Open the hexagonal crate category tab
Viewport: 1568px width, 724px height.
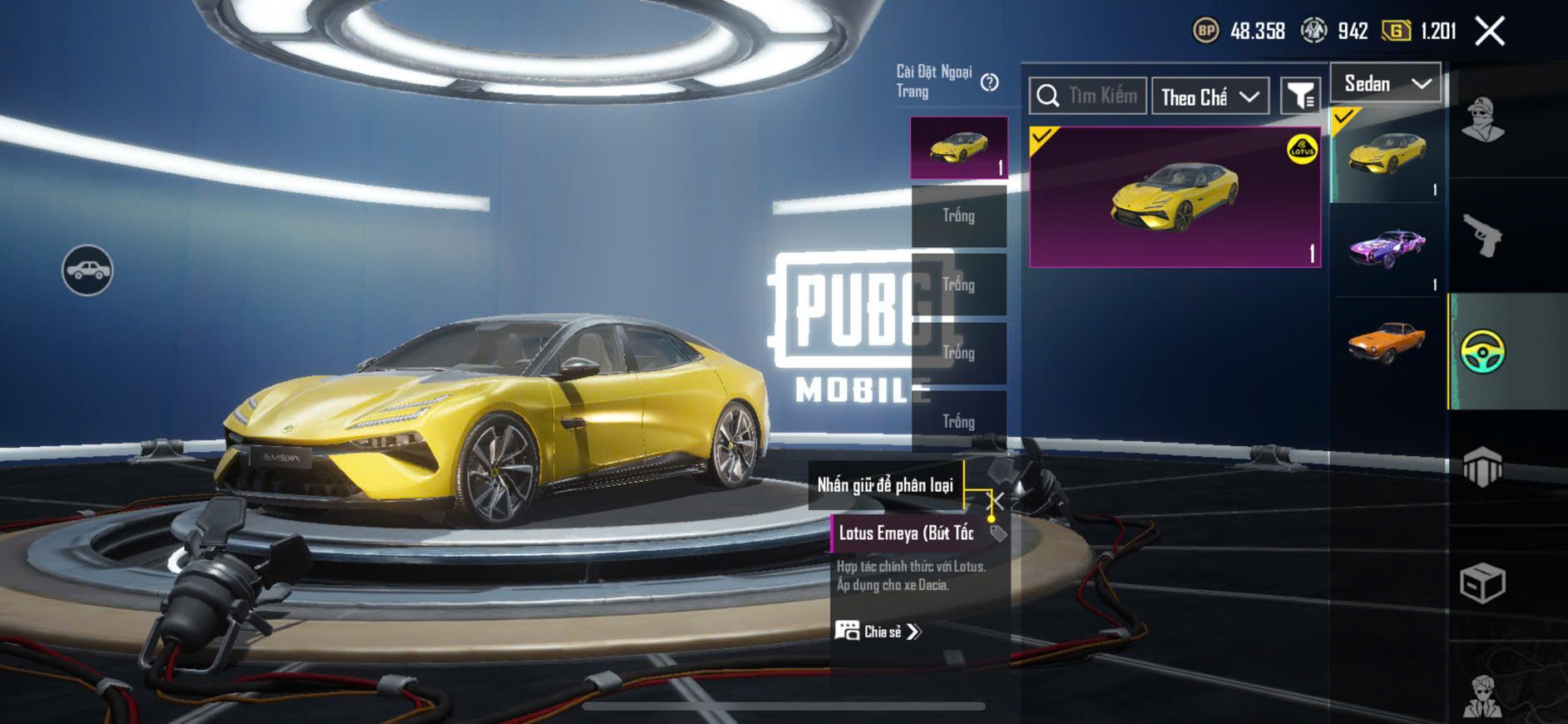tap(1482, 467)
